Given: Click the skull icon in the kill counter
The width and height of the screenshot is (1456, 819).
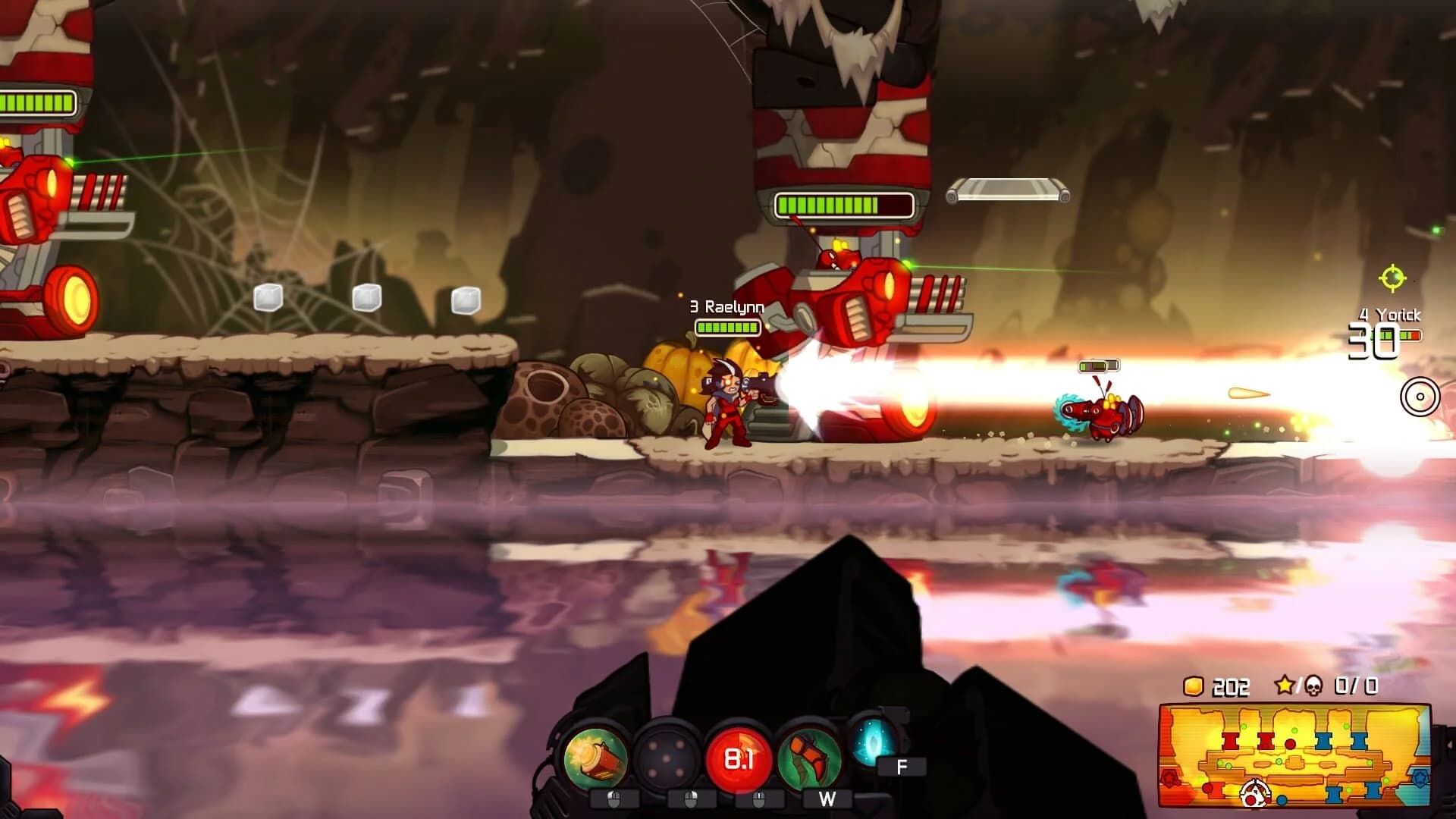Looking at the screenshot, I should [1314, 686].
